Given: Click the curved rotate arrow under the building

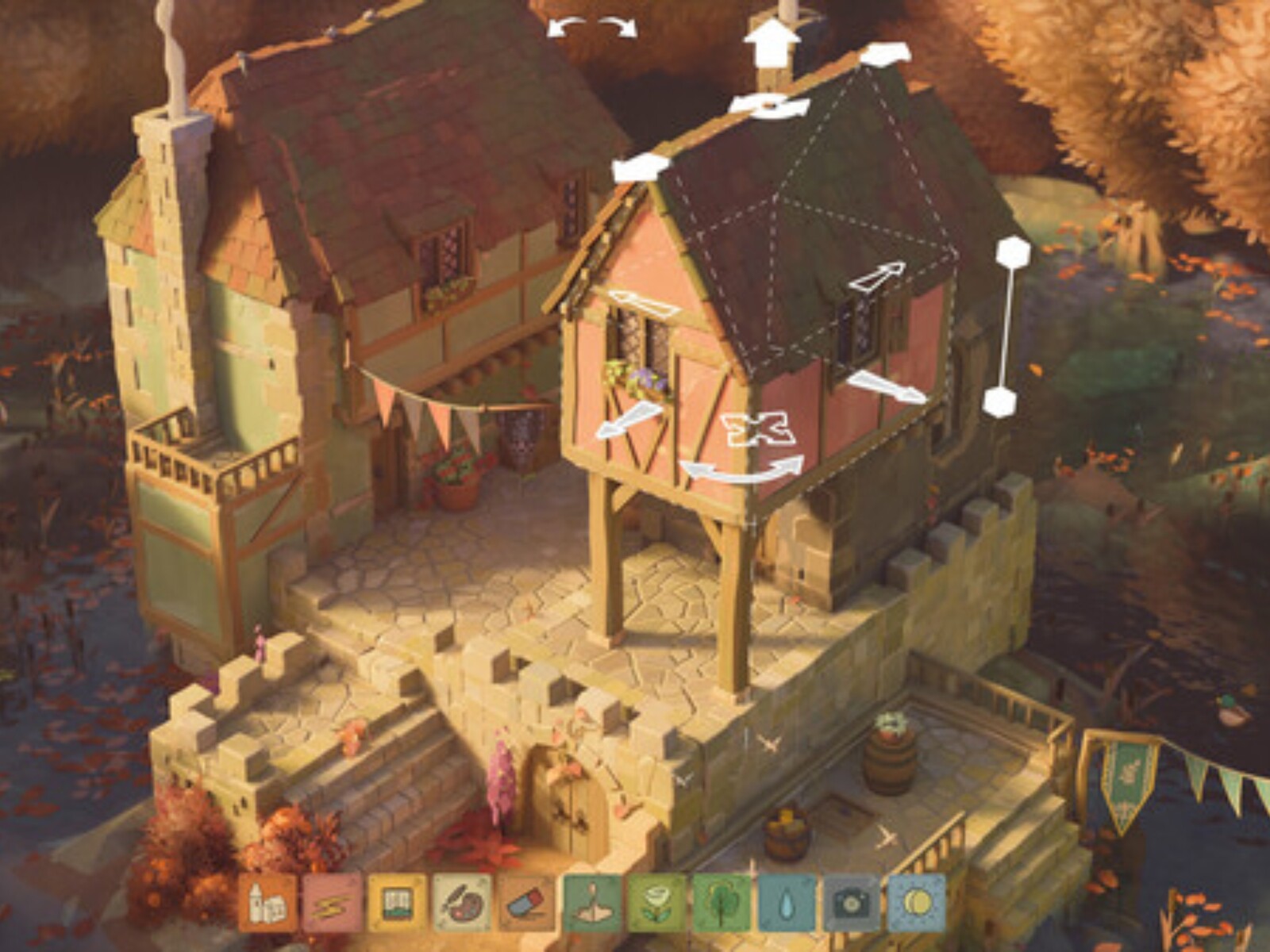Looking at the screenshot, I should point(742,468).
